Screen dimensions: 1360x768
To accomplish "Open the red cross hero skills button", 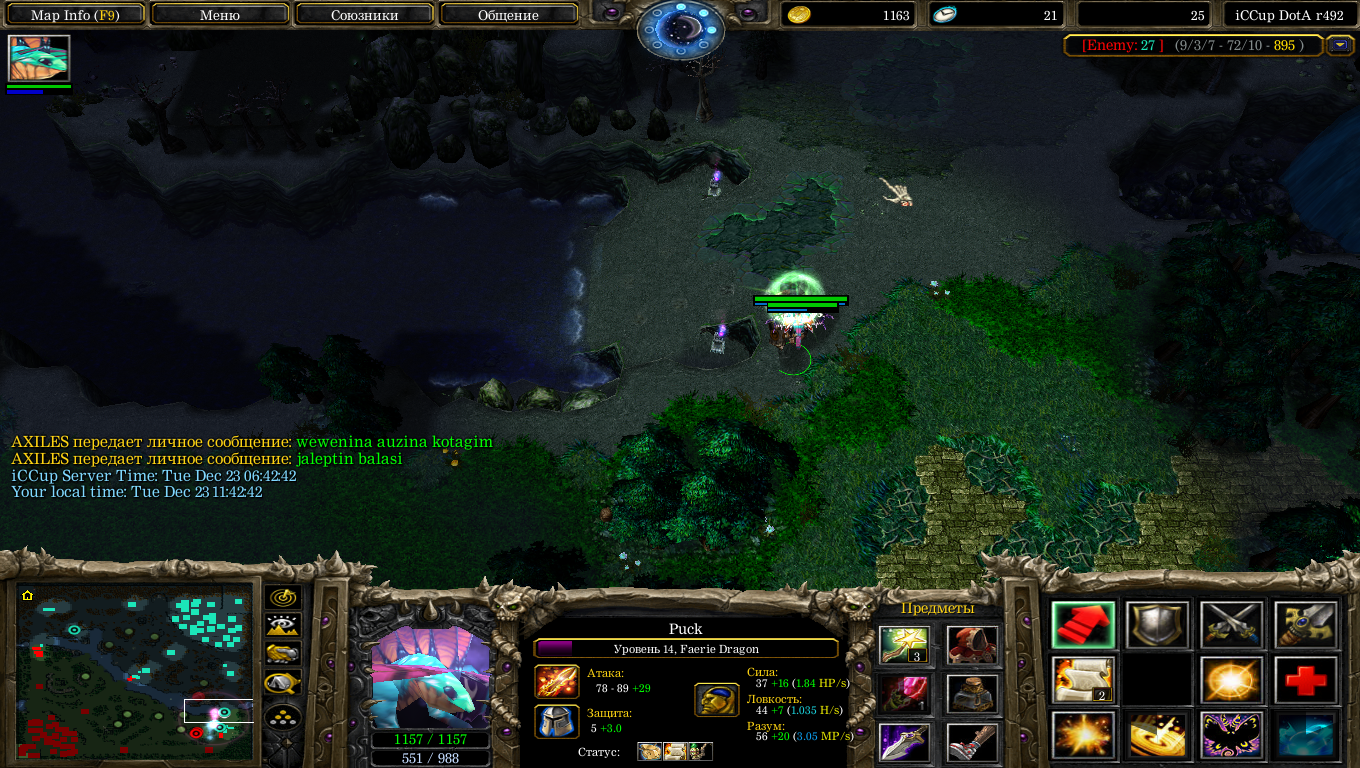I will [1305, 681].
